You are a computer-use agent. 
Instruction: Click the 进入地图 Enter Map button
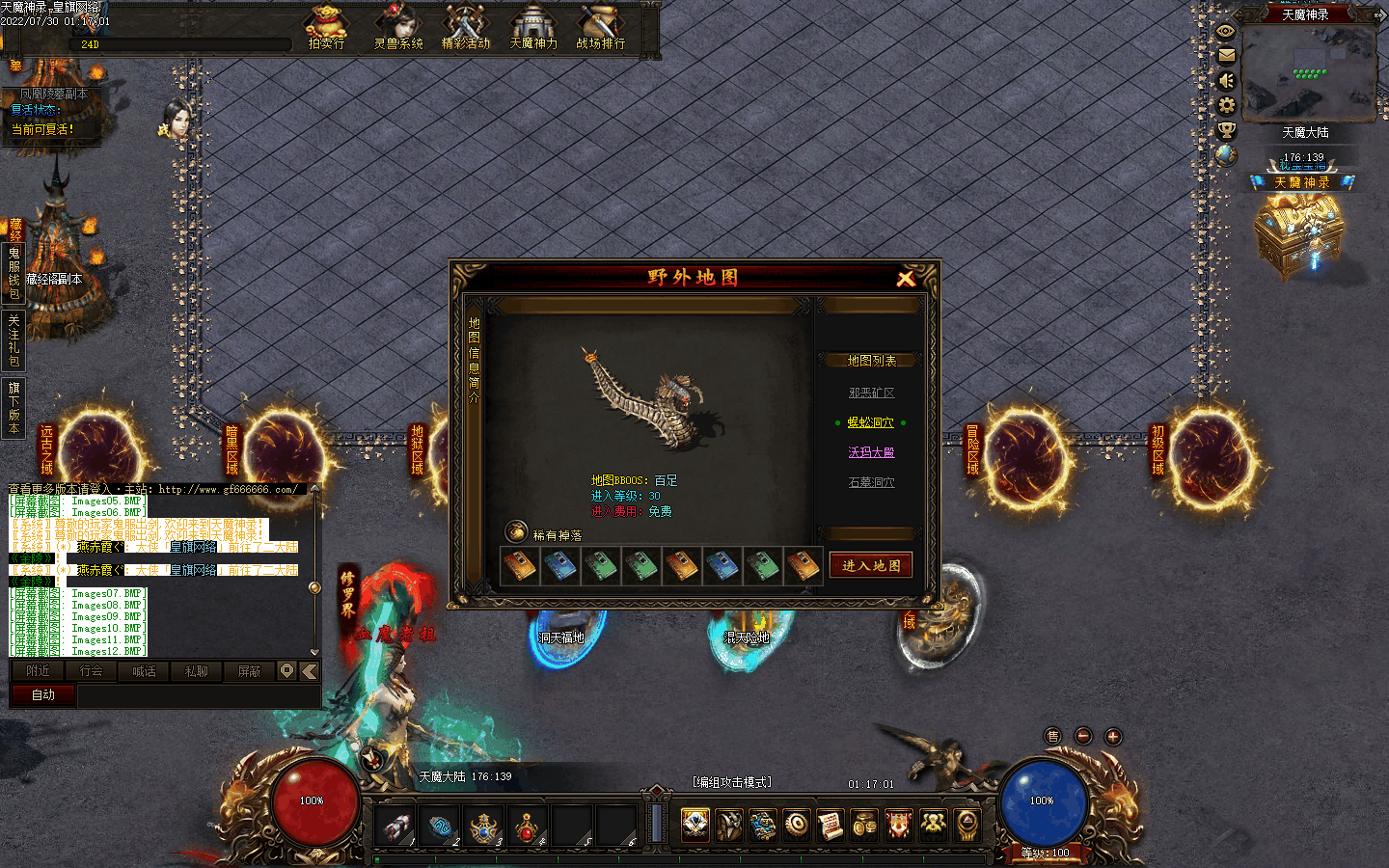pos(870,565)
